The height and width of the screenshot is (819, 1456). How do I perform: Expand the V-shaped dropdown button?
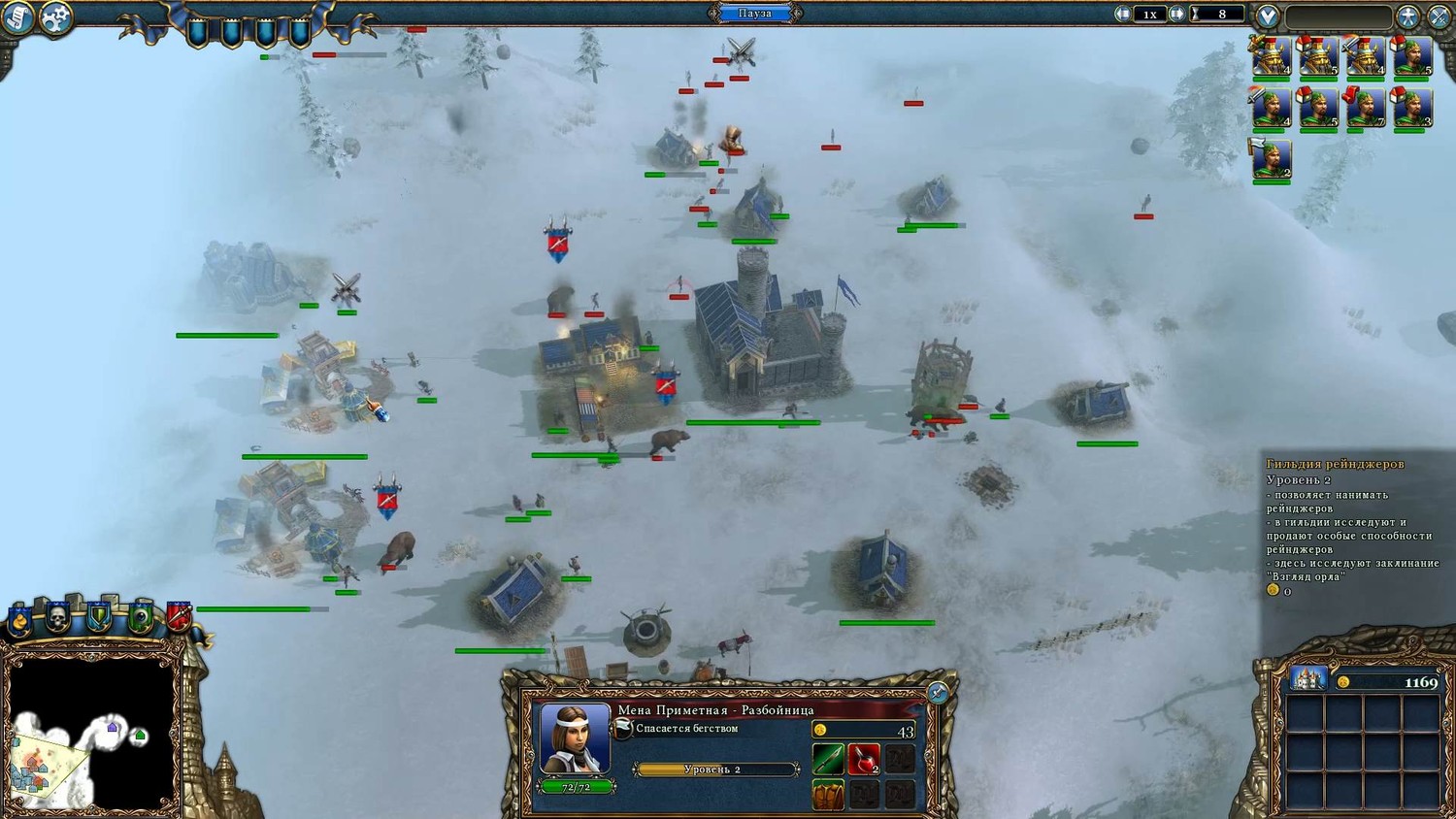click(x=1267, y=16)
